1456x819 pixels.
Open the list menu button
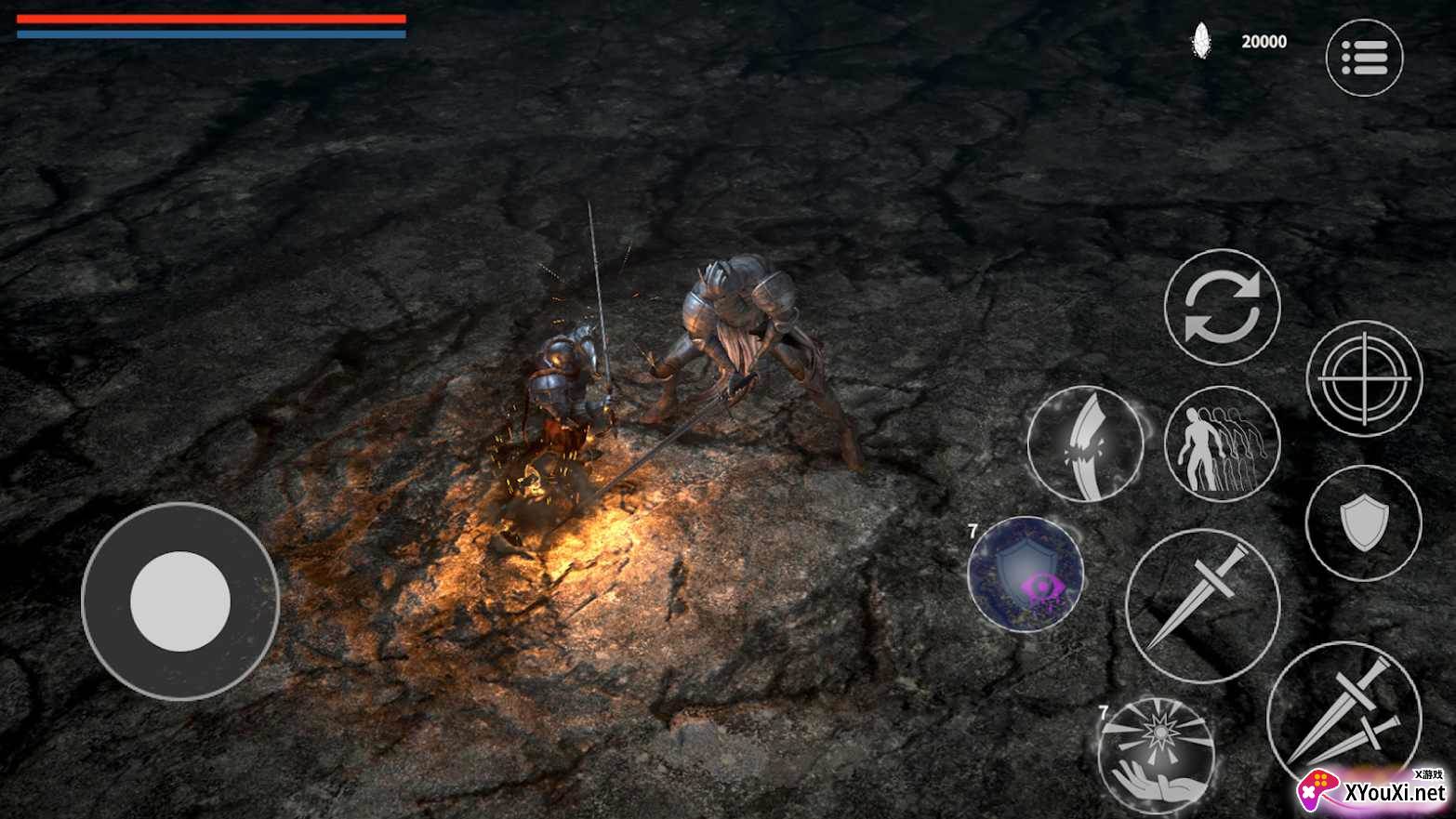(1363, 58)
